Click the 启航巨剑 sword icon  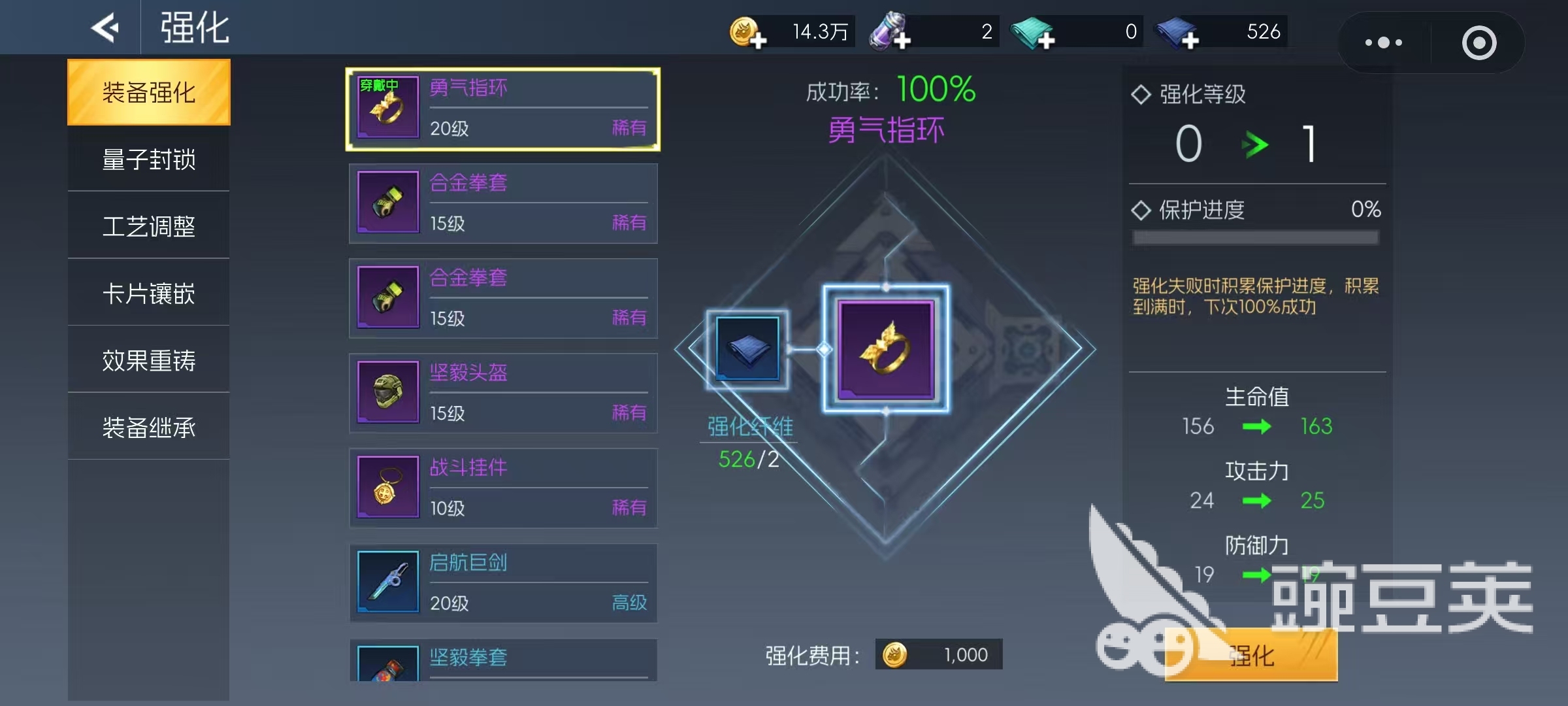[x=387, y=582]
